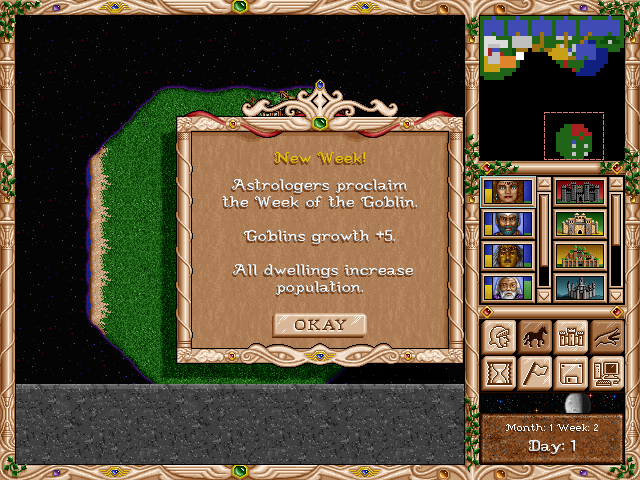Confirm the New Week message with OKAY

(319, 324)
